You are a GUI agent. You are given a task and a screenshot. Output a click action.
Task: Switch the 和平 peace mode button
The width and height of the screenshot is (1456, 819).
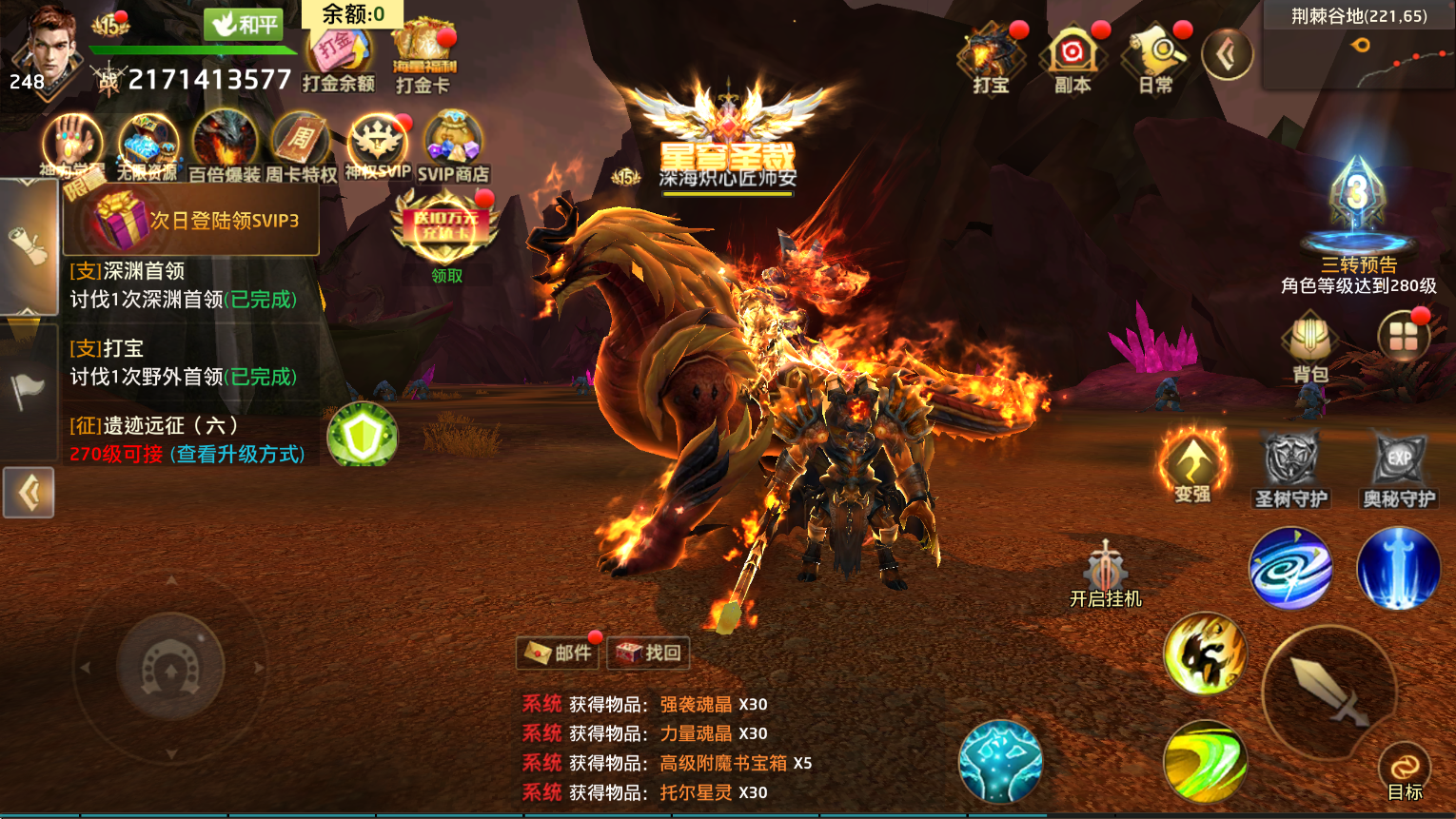244,24
